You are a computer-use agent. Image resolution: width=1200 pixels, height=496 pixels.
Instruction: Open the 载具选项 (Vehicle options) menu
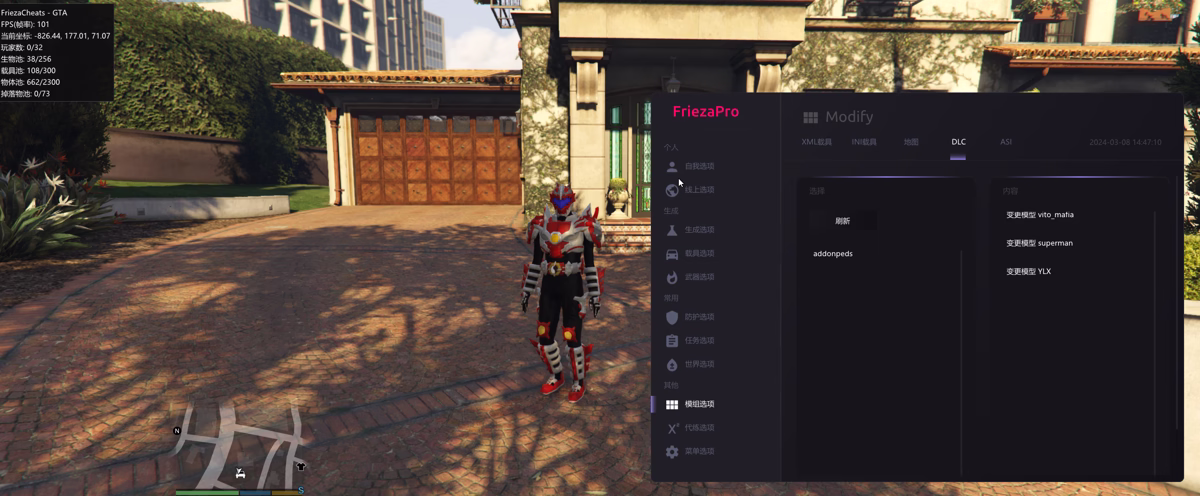tap(699, 254)
